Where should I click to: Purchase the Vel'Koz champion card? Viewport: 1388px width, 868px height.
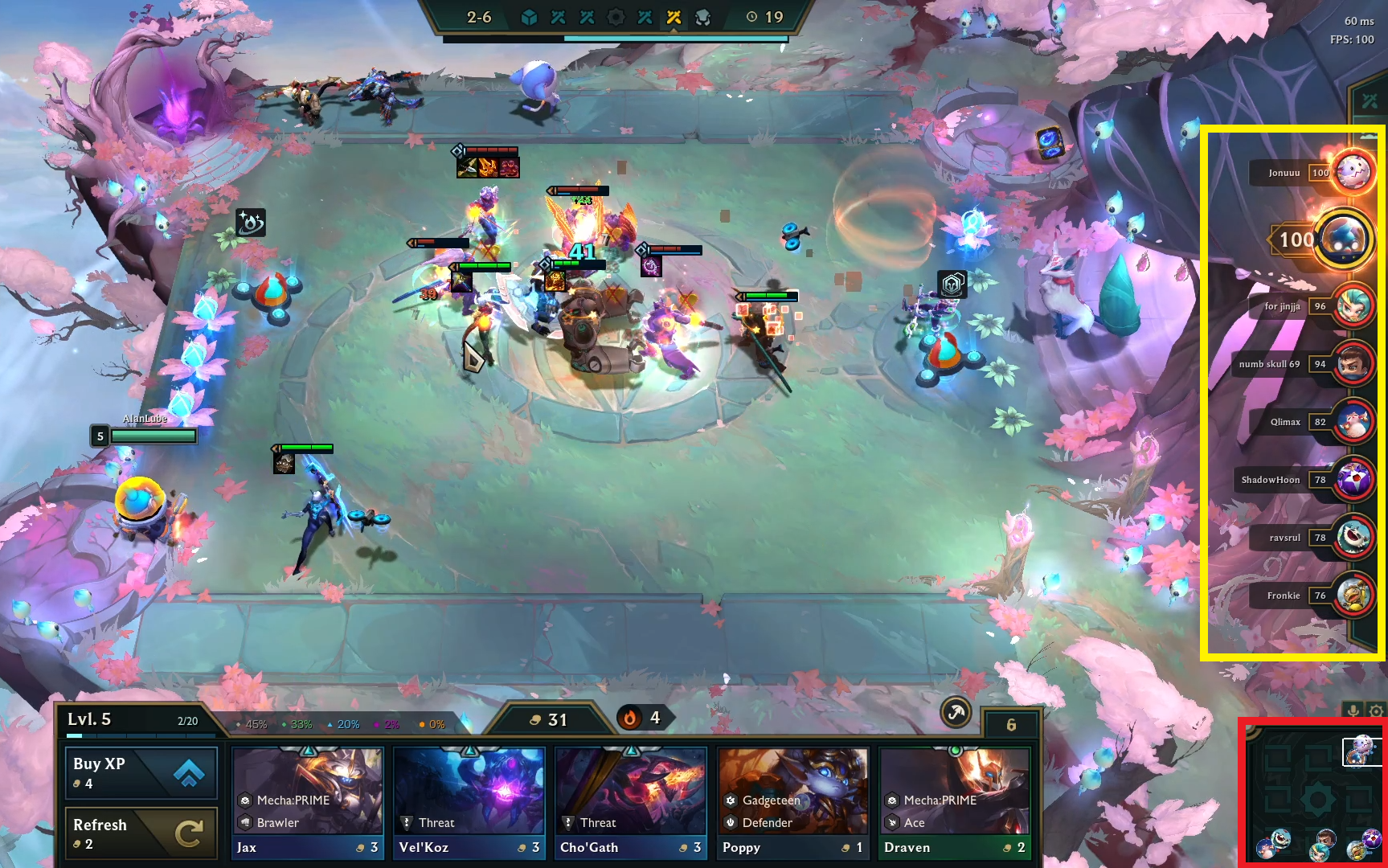[469, 802]
